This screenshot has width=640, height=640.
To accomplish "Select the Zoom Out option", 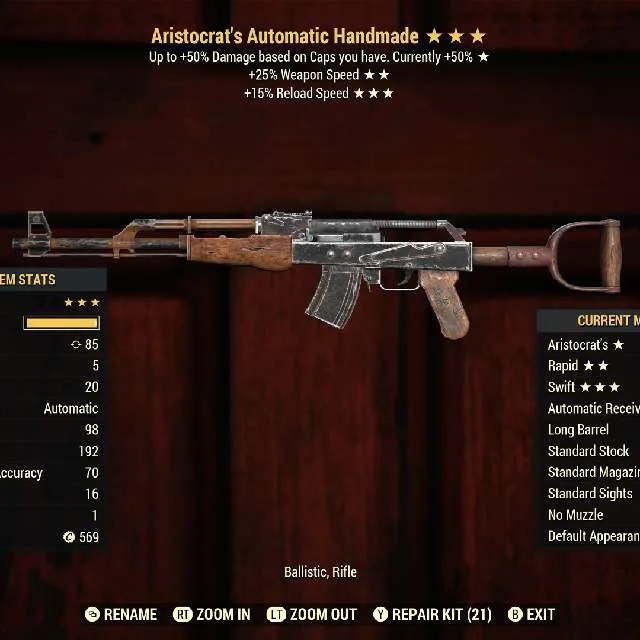I will [311, 614].
